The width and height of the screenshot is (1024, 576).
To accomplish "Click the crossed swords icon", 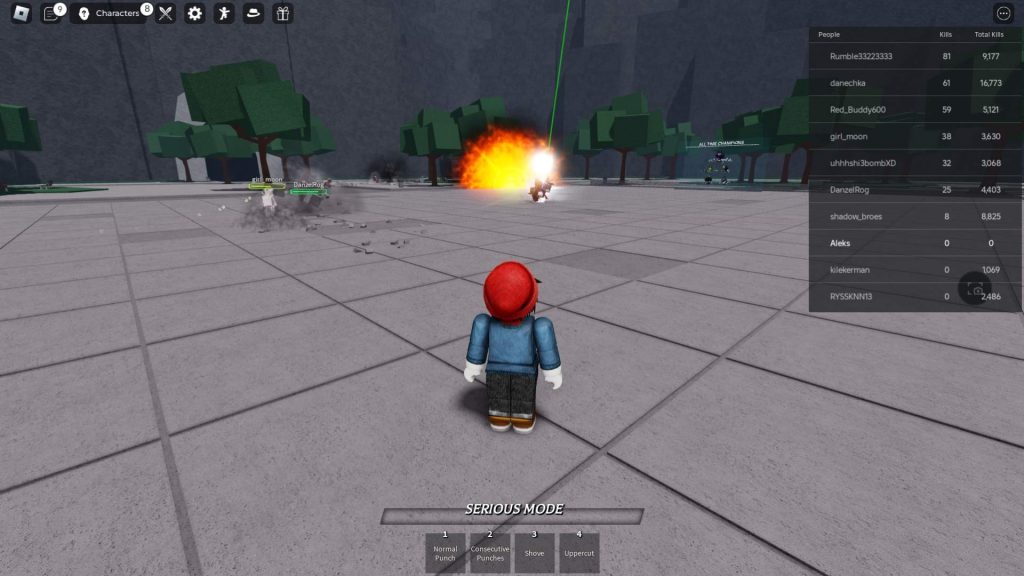I will click(166, 13).
